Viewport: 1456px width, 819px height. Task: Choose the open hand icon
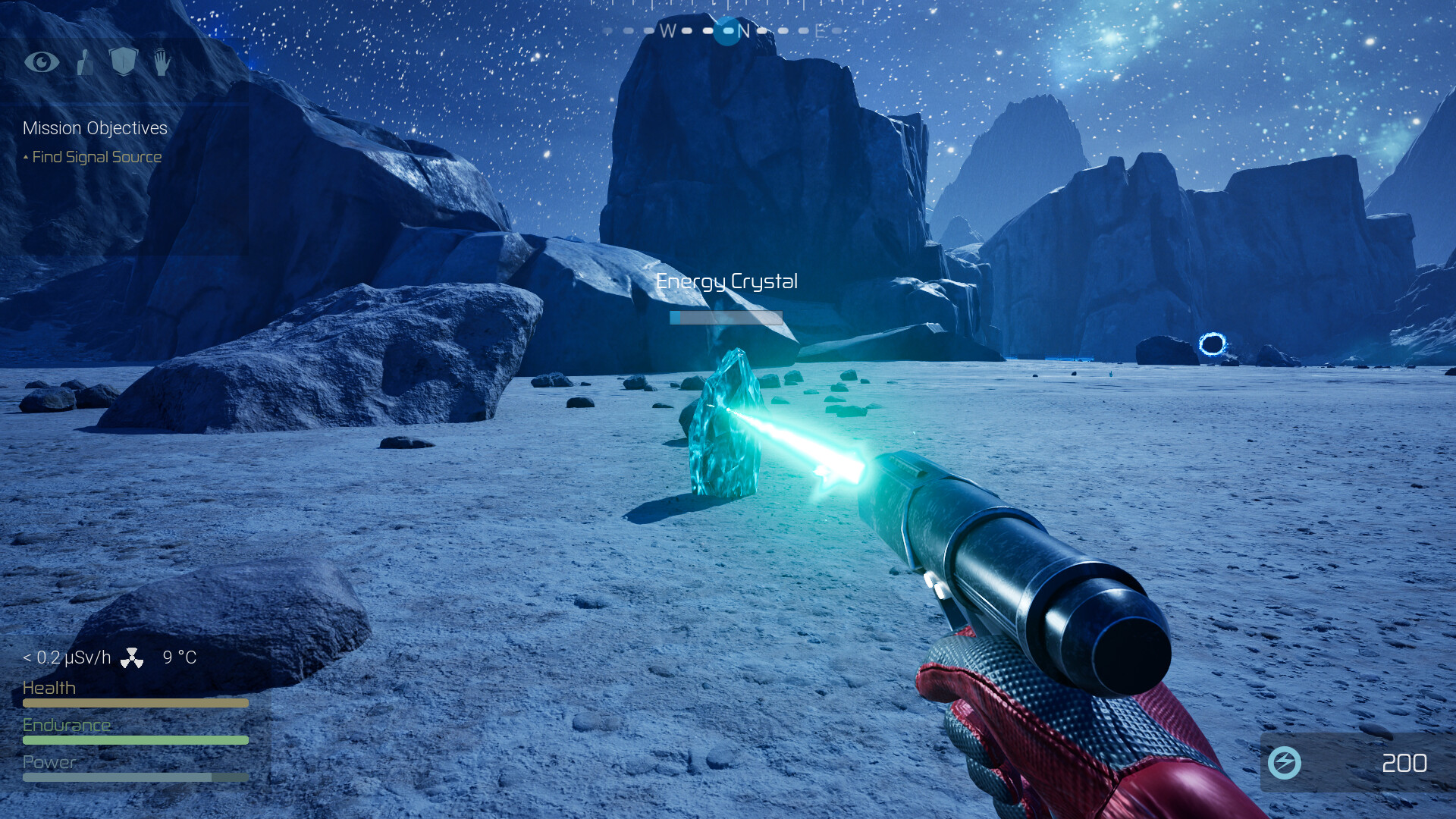[x=162, y=61]
